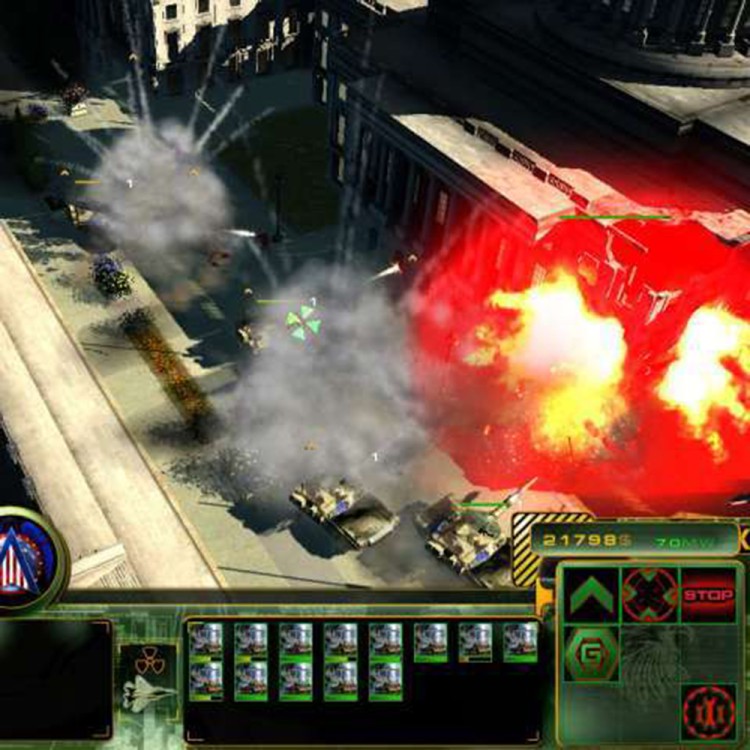750x750 pixels.
Task: Select the red crossed-circle attack command
Action: (649, 595)
